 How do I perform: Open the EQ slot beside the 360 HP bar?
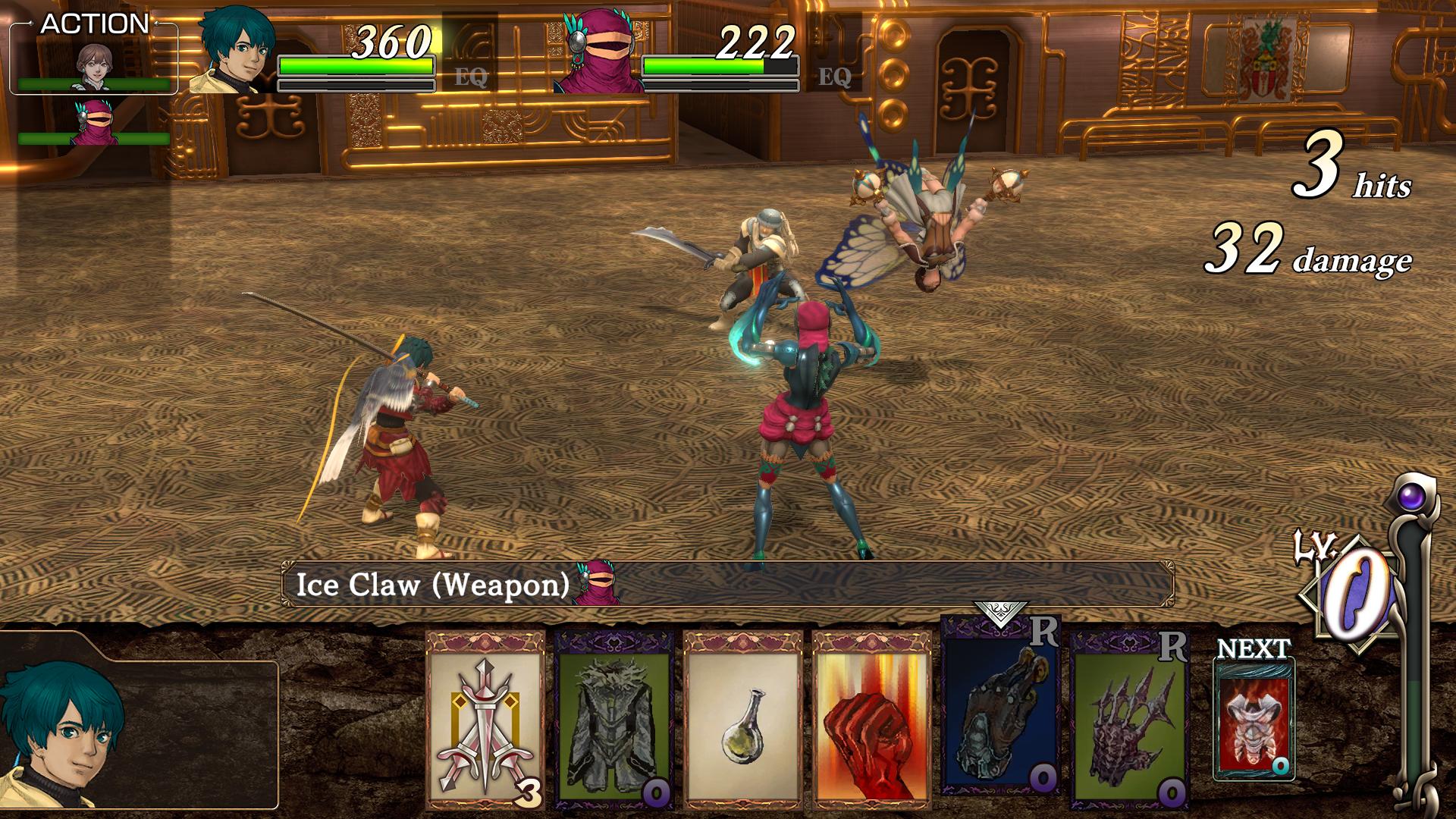point(470,76)
